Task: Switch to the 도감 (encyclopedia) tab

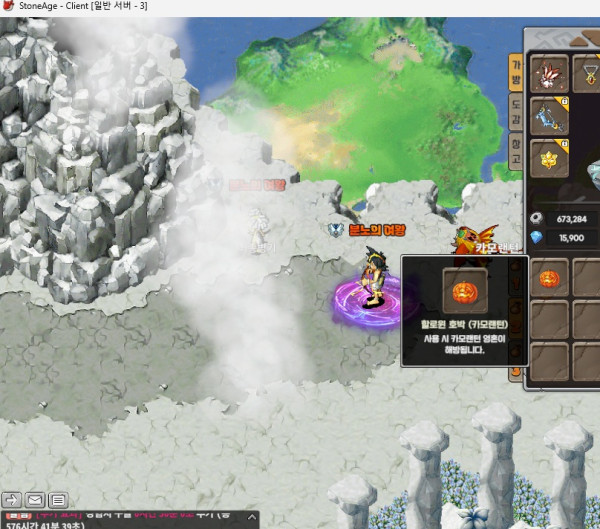Action: pyautogui.click(x=516, y=112)
